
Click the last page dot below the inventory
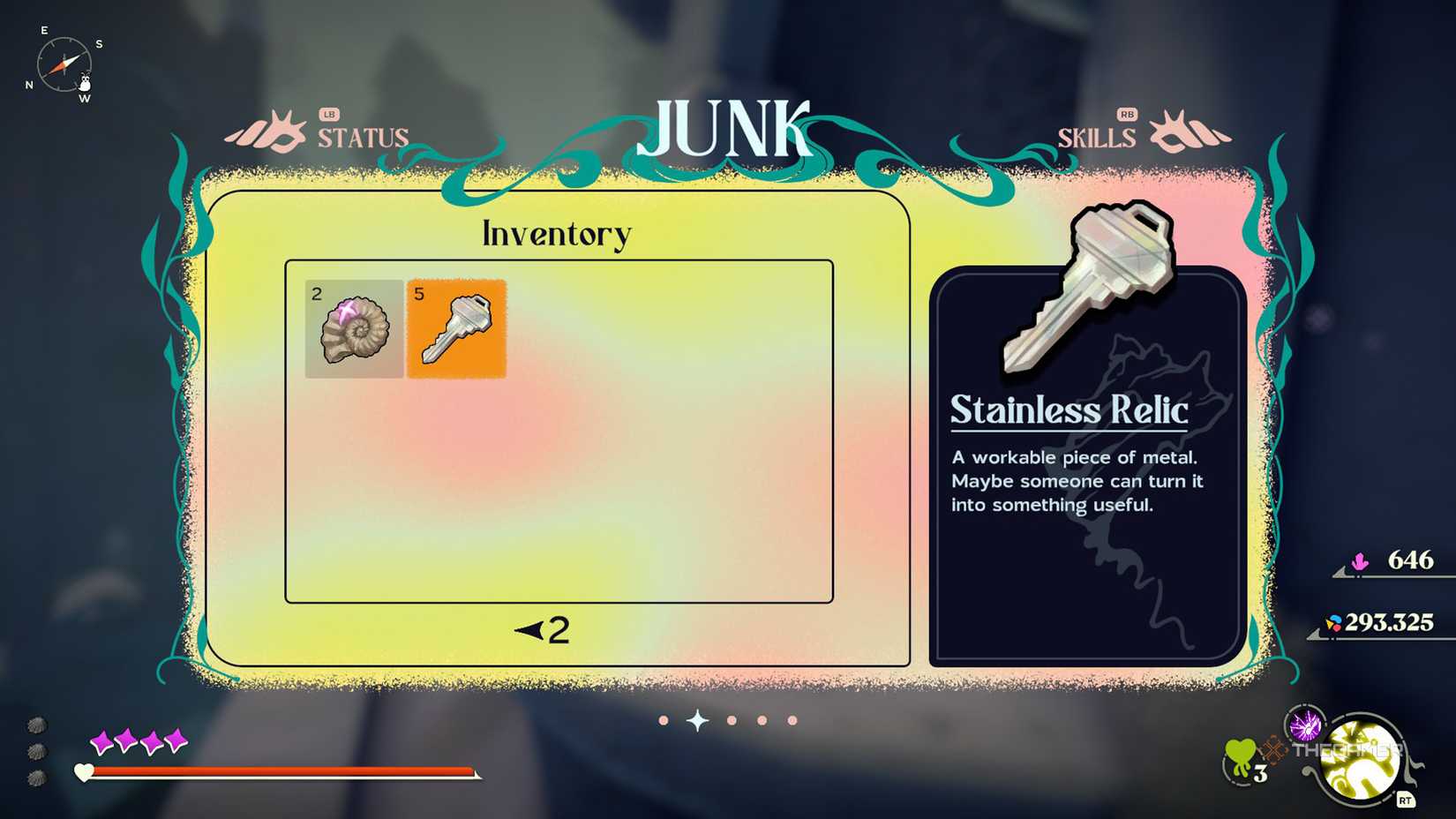click(792, 720)
